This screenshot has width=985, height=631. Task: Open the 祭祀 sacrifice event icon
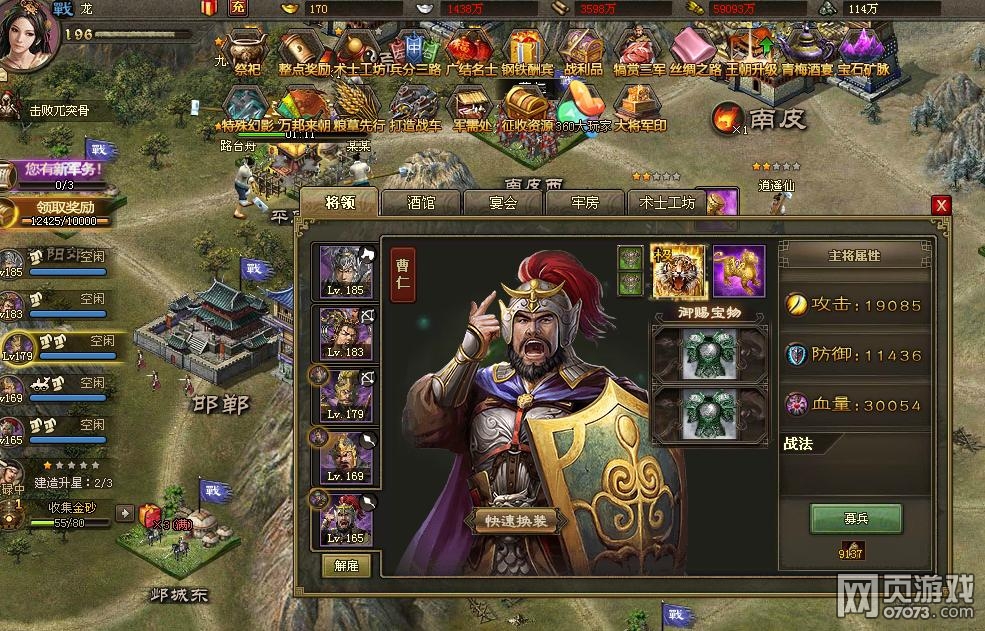[x=246, y=50]
